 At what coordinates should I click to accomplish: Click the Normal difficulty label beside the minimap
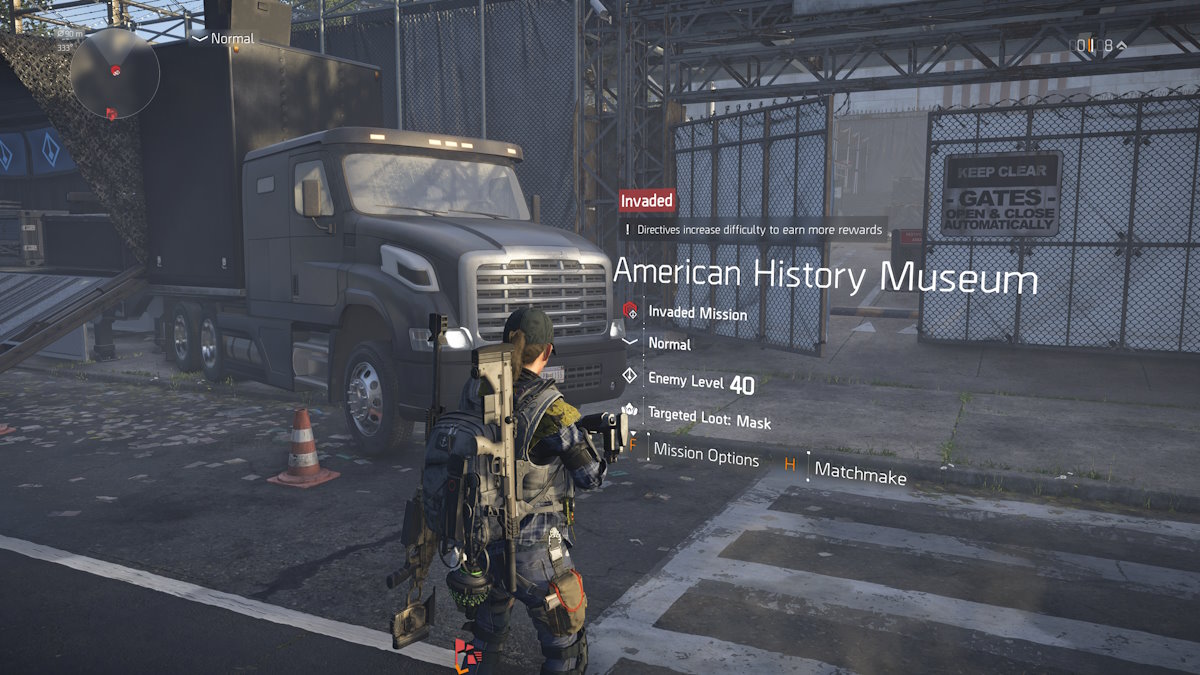click(231, 38)
